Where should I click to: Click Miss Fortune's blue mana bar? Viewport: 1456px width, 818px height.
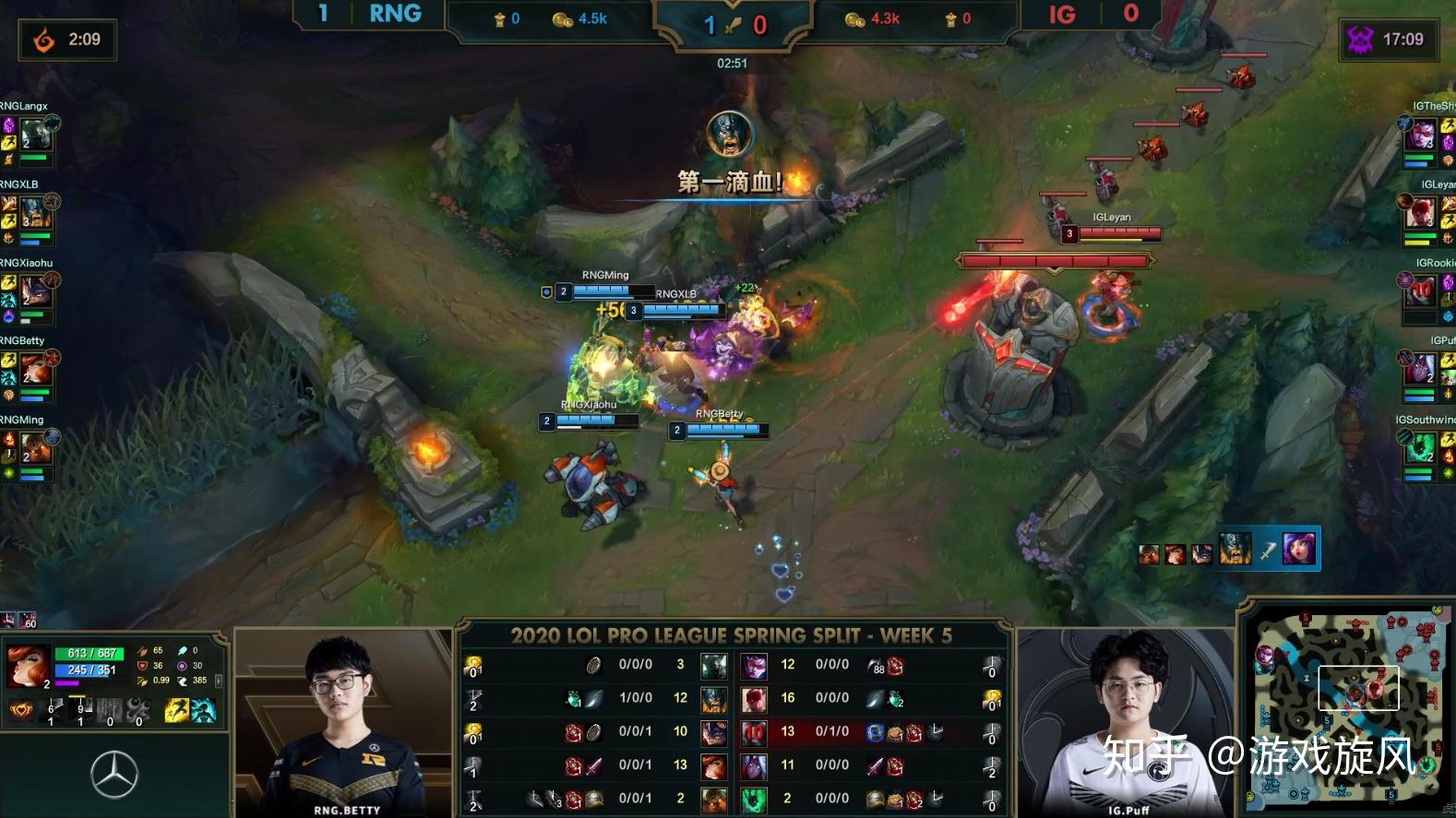point(82,670)
